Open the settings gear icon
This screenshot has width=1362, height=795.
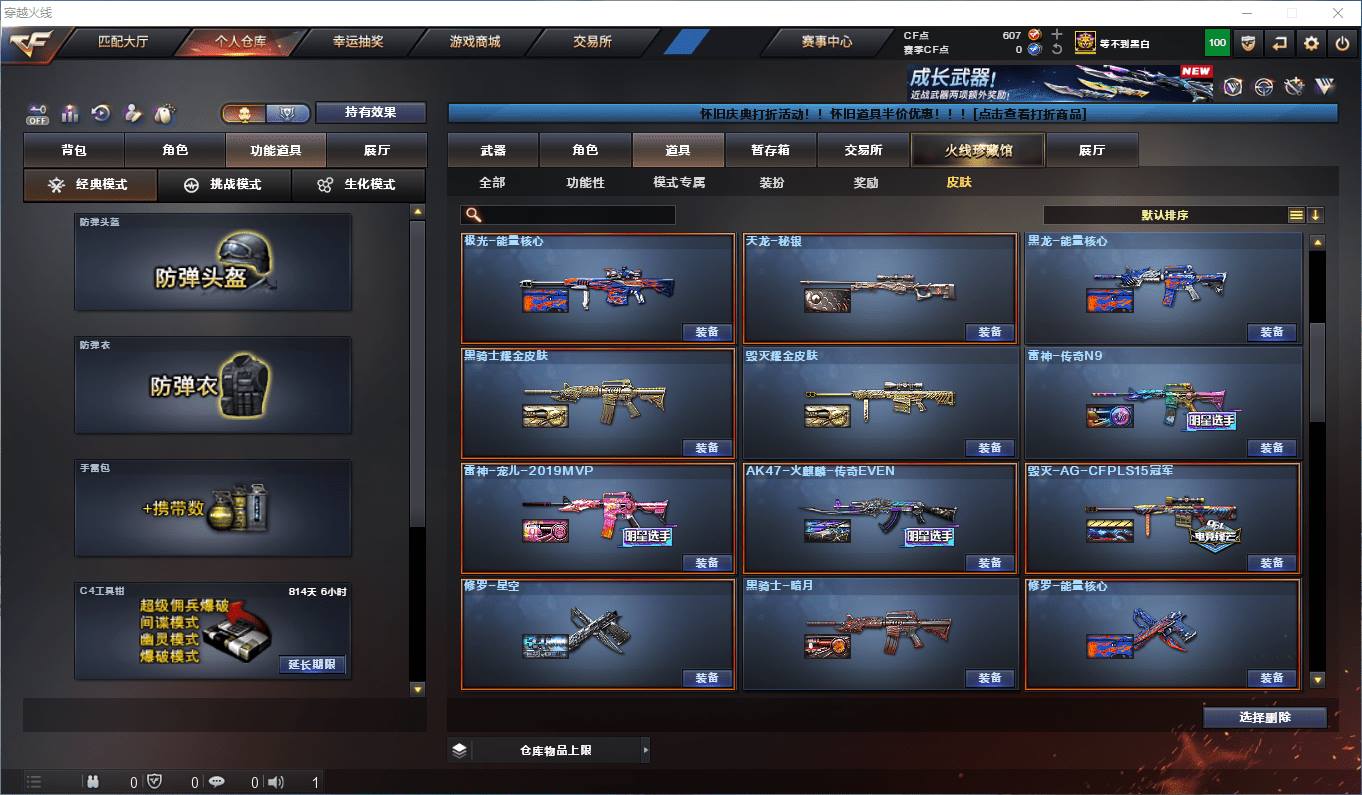(1311, 43)
